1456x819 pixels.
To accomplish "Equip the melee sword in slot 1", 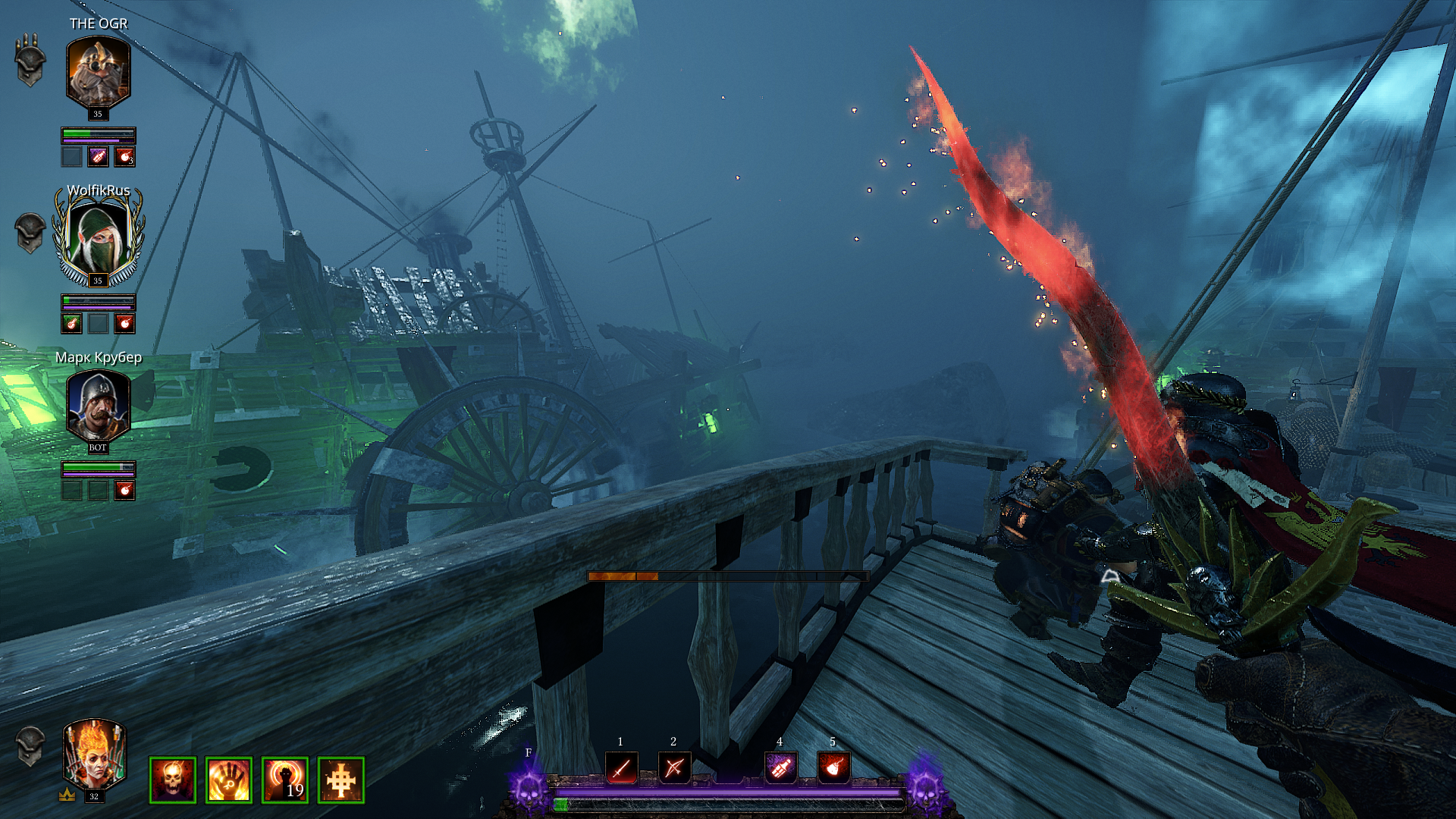I will tap(621, 767).
